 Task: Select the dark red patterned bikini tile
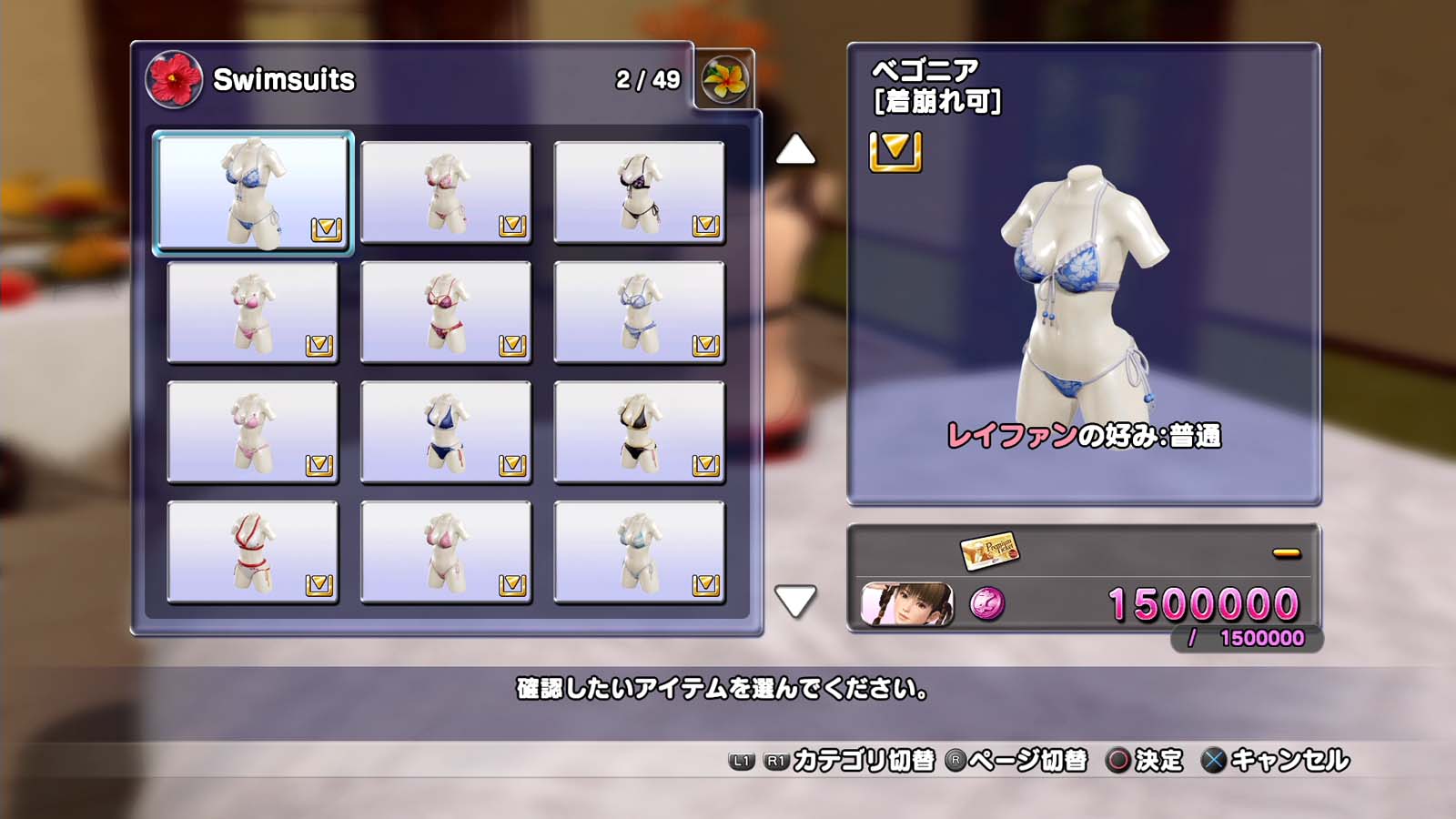446,312
